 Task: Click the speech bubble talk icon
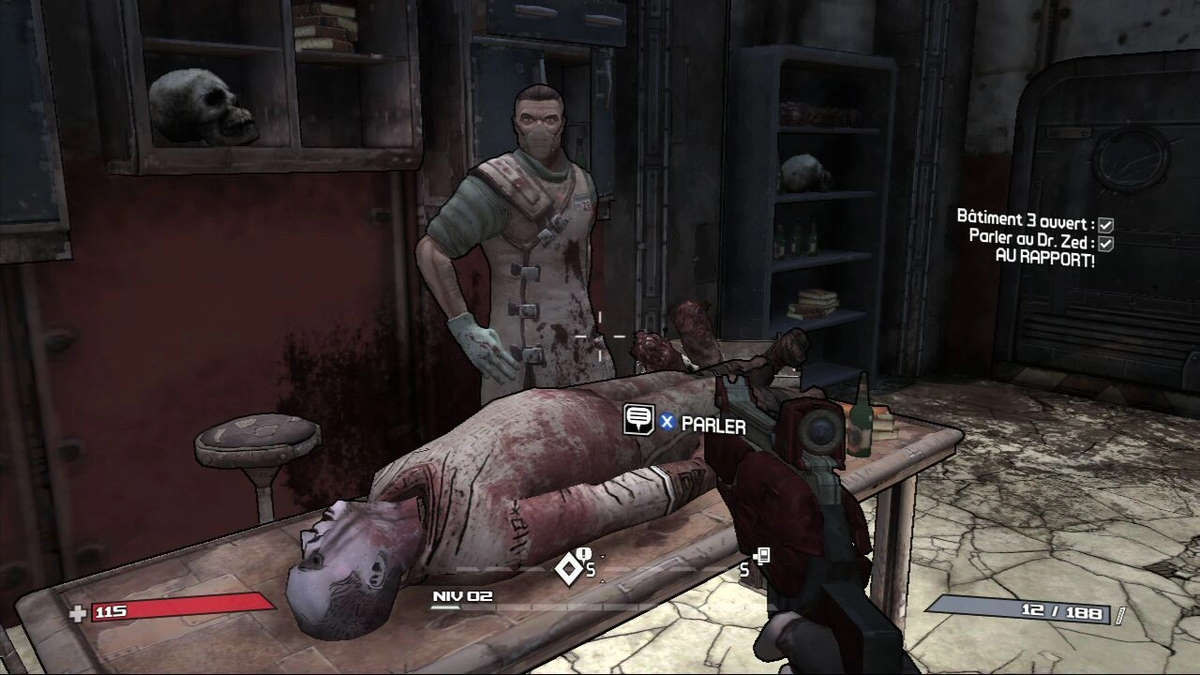coord(638,419)
